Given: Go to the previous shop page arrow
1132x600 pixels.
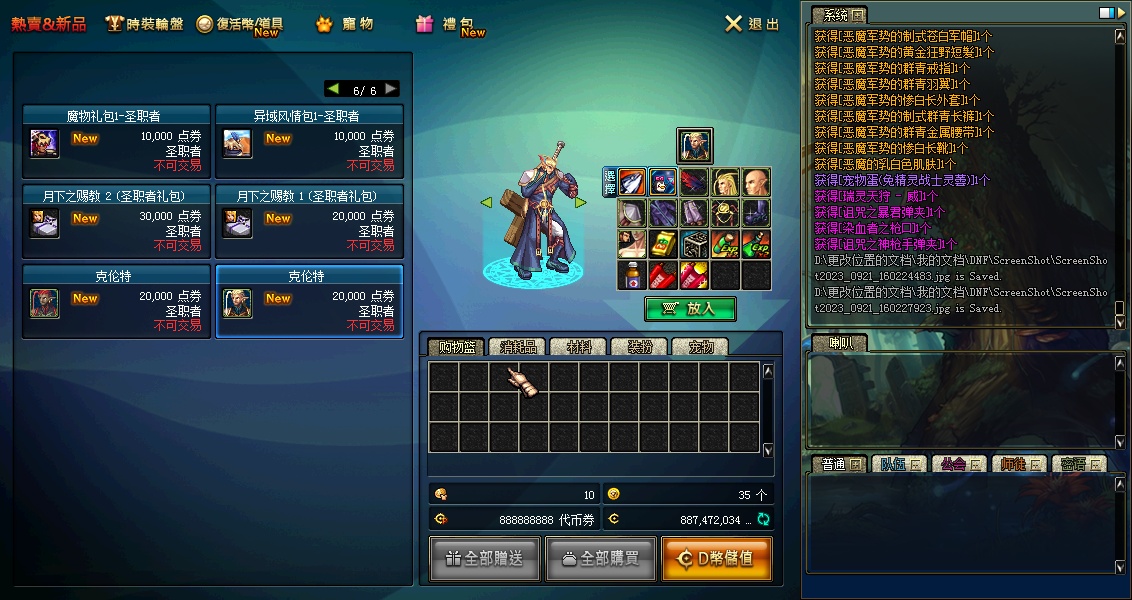Looking at the screenshot, I should [x=334, y=89].
